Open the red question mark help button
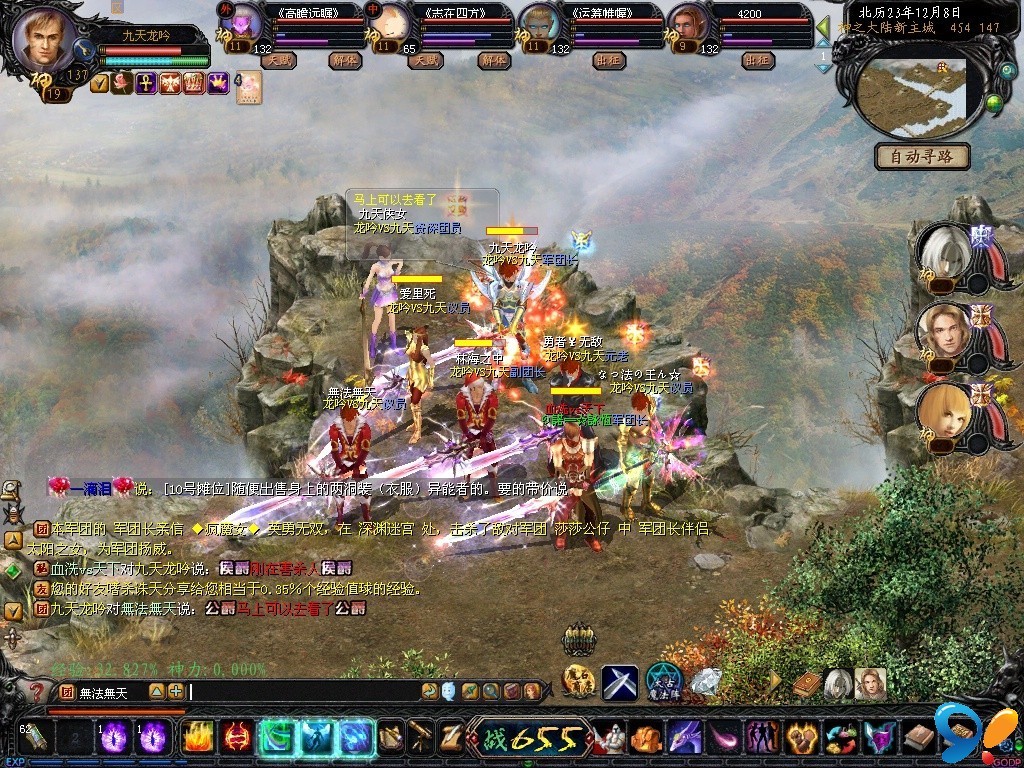 click(36, 692)
